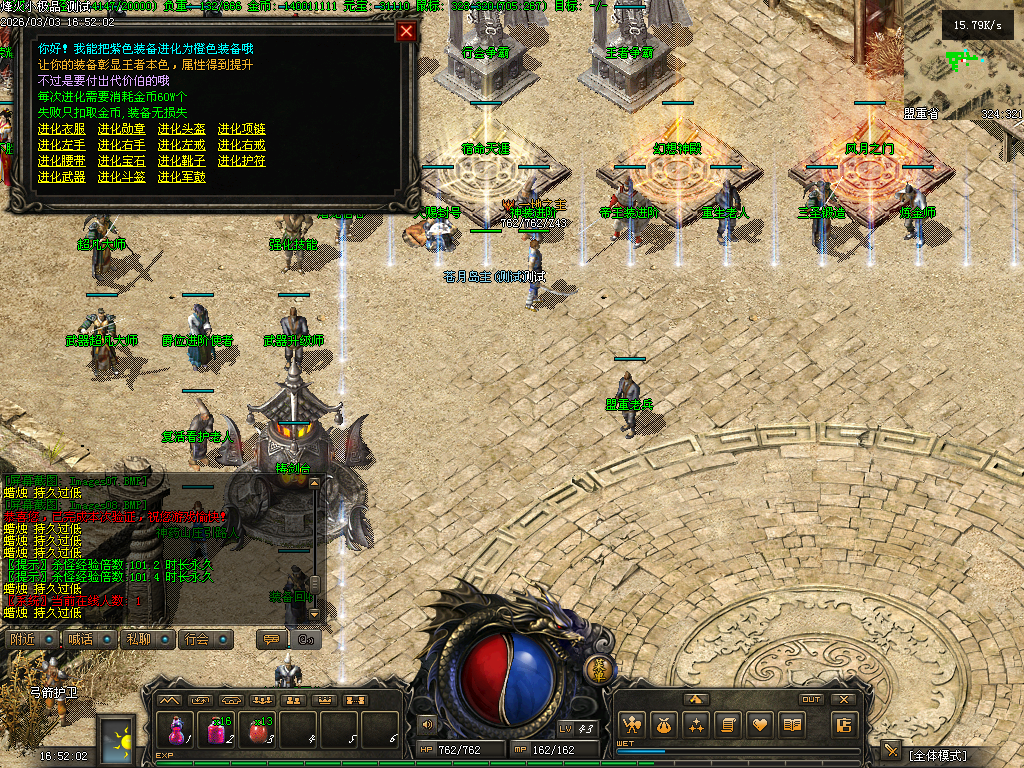
Task: Open the skills sparkle icon
Action: point(696,724)
